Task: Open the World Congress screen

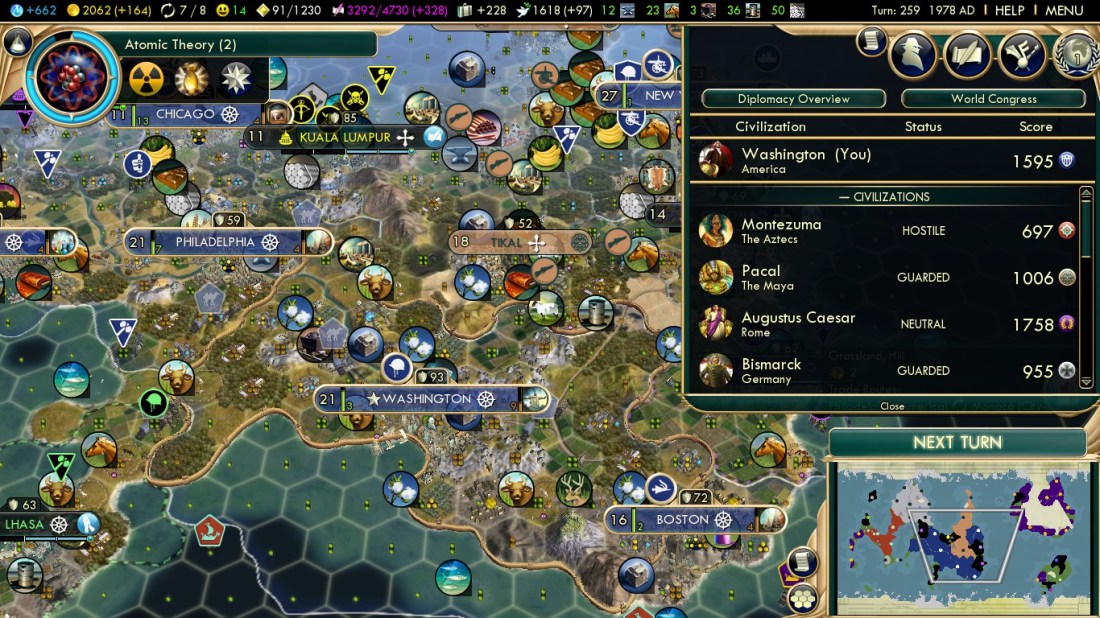Action: (x=993, y=99)
